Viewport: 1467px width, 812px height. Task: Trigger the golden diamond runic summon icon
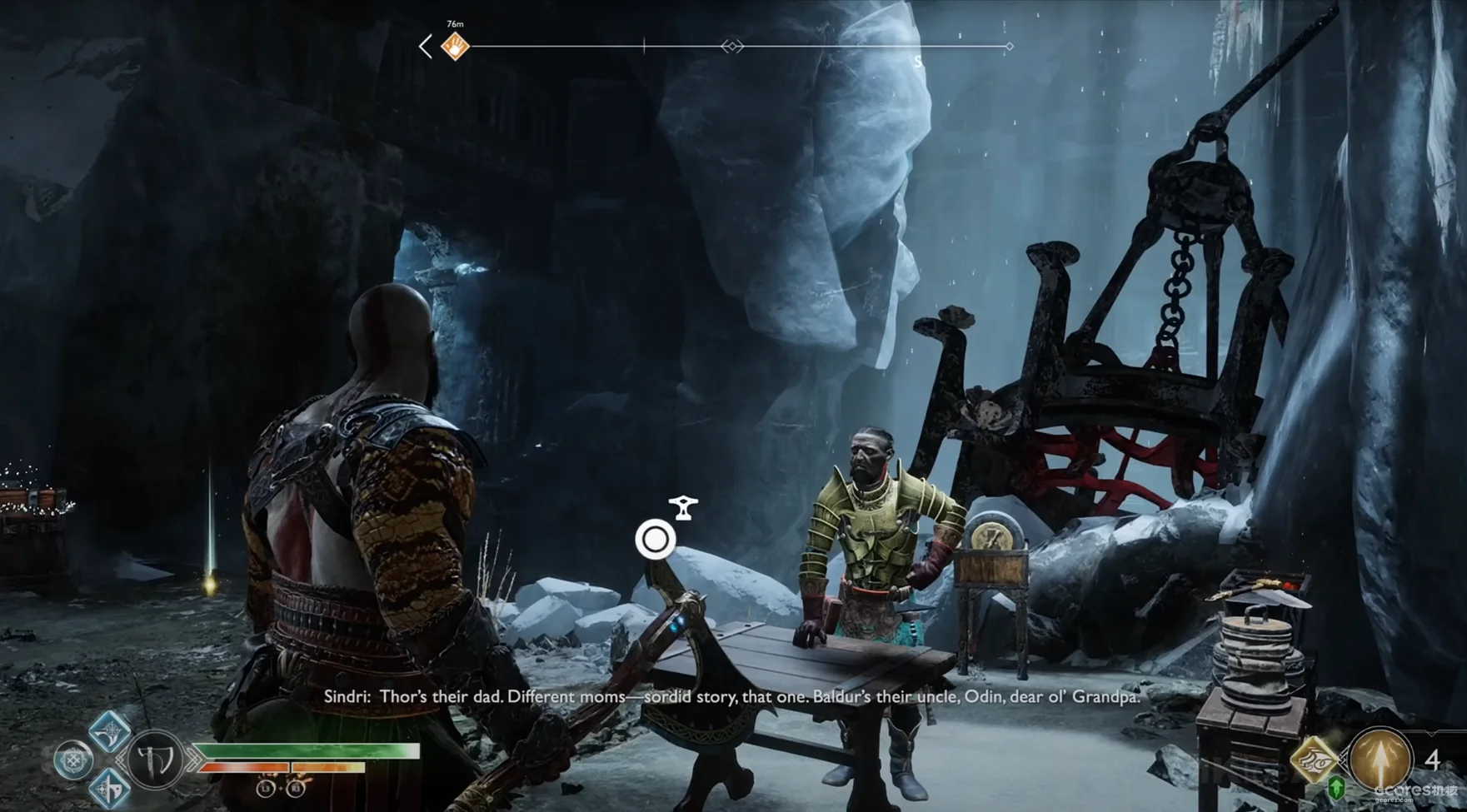coord(1313,759)
